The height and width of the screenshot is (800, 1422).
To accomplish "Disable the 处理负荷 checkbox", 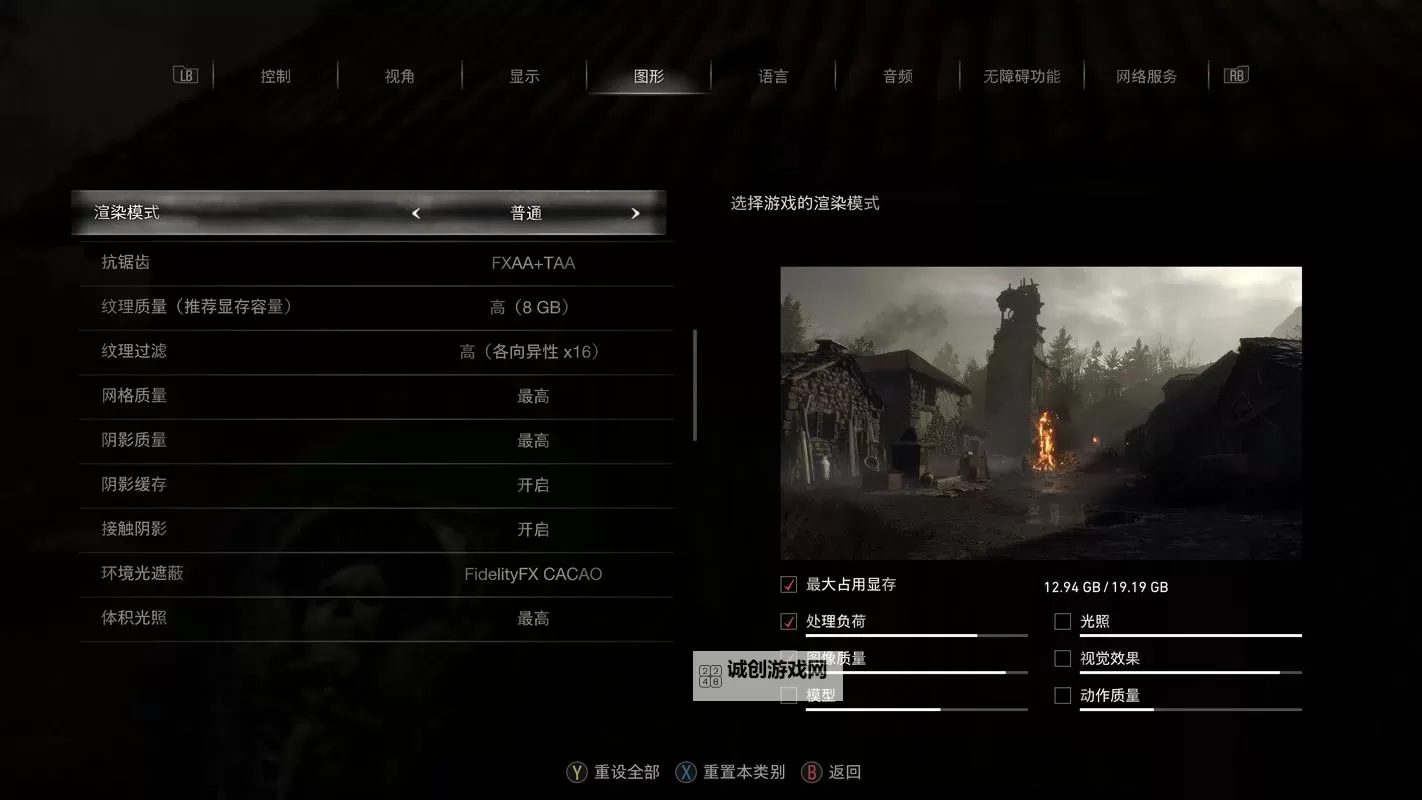I will [x=786, y=620].
